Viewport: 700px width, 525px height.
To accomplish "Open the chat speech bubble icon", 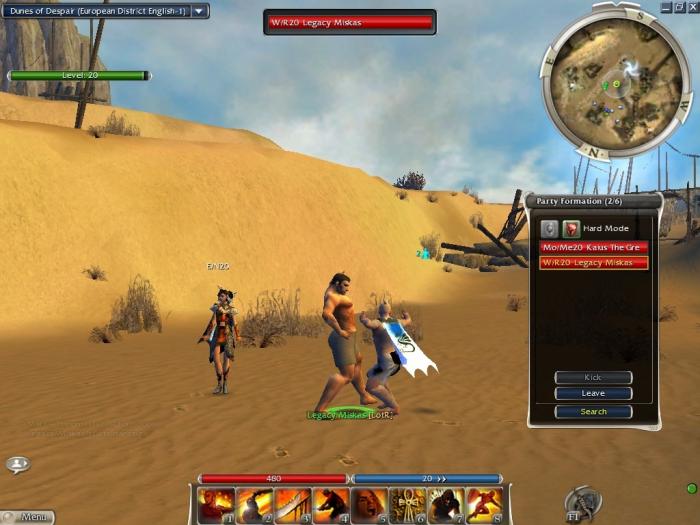I will pyautogui.click(x=17, y=465).
